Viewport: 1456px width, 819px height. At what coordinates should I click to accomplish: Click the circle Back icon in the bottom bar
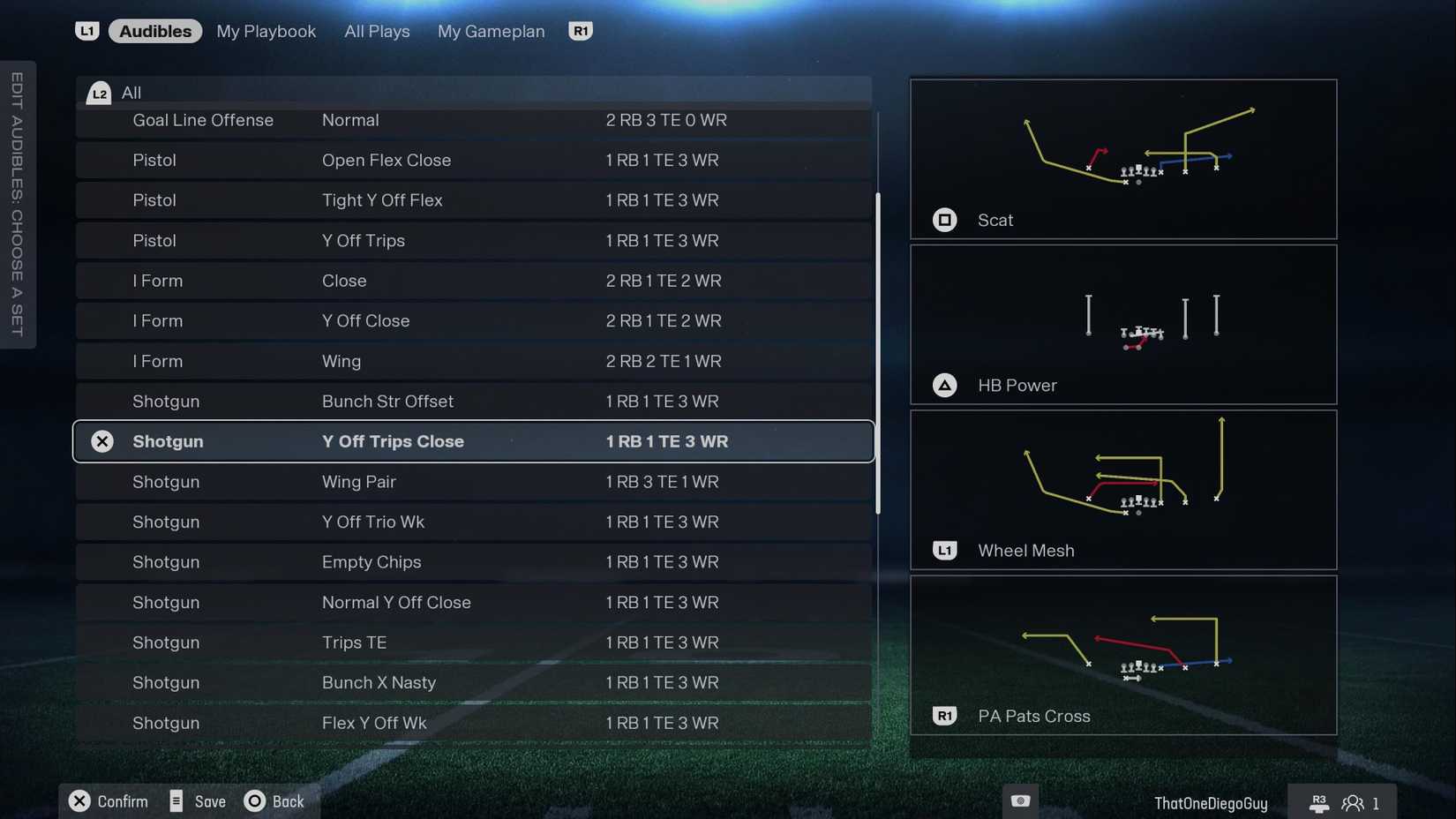click(x=253, y=801)
